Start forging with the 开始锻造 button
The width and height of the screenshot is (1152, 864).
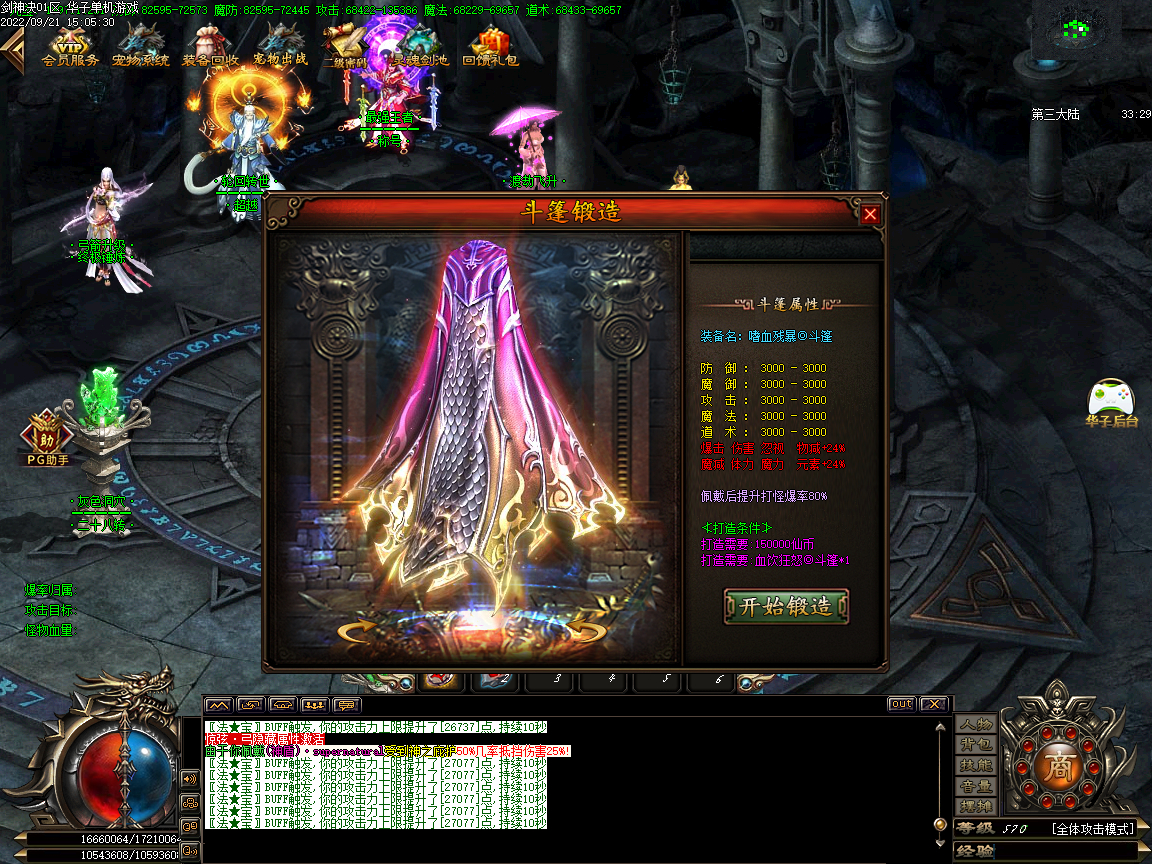(786, 607)
